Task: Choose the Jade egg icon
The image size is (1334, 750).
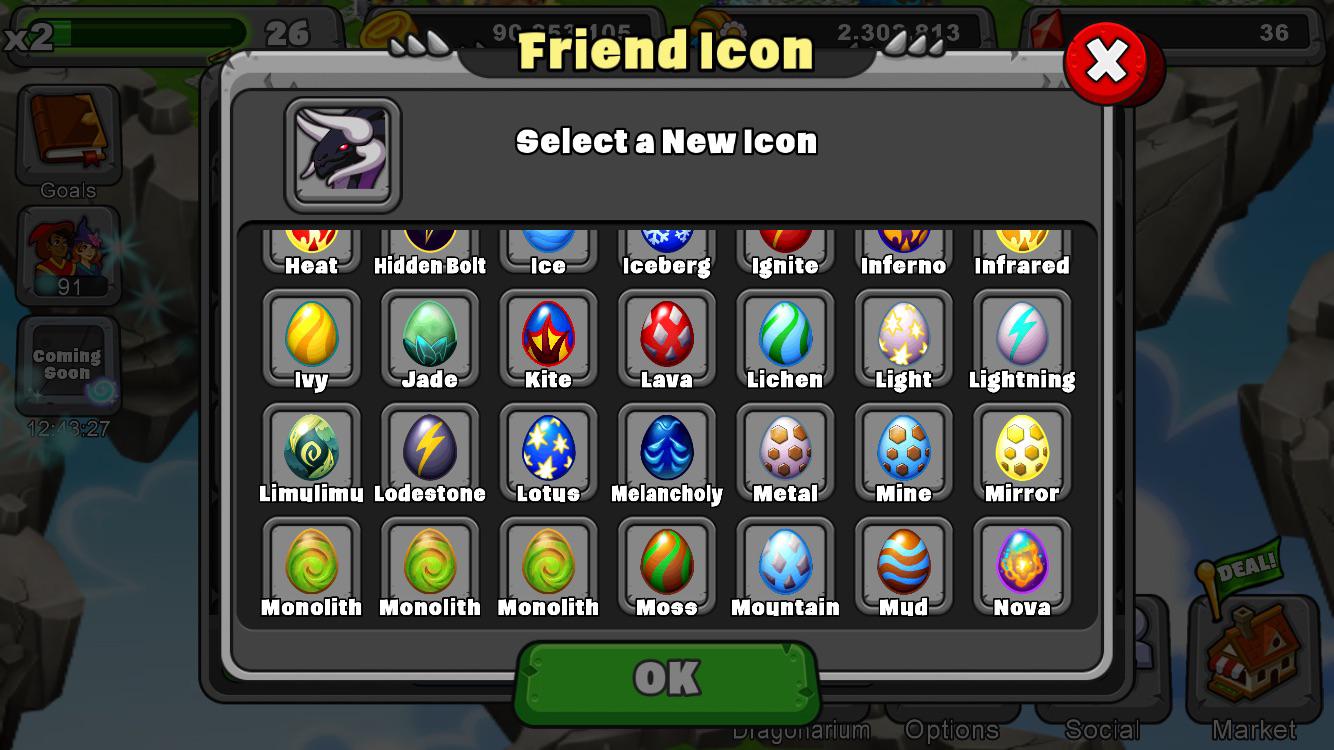Action: 430,335
